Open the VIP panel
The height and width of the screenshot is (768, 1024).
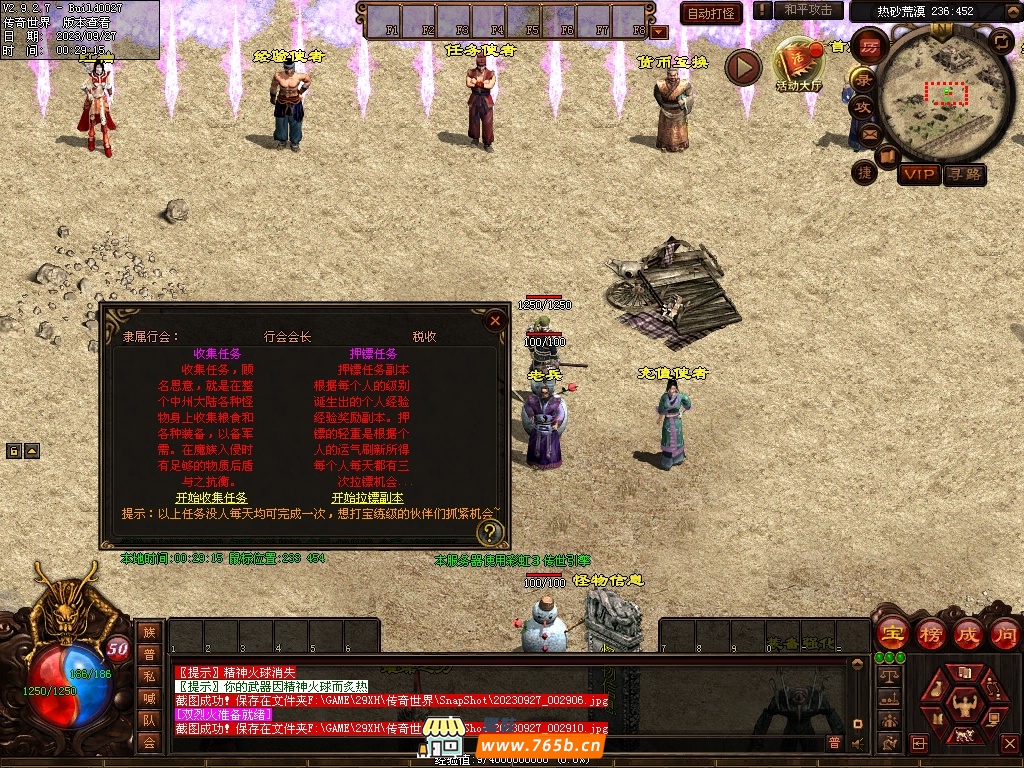pyautogui.click(x=918, y=174)
